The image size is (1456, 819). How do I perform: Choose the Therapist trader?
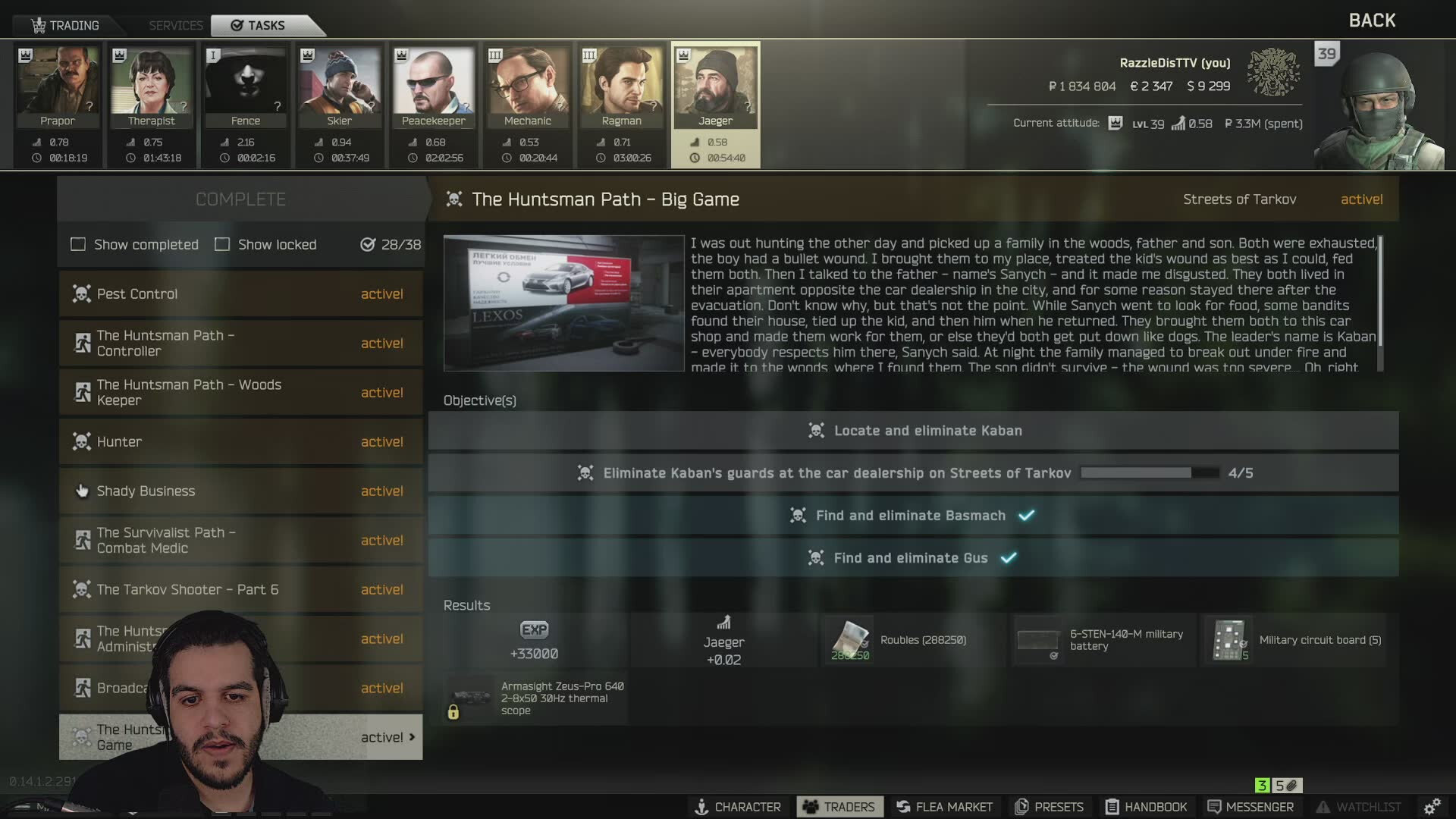152,86
